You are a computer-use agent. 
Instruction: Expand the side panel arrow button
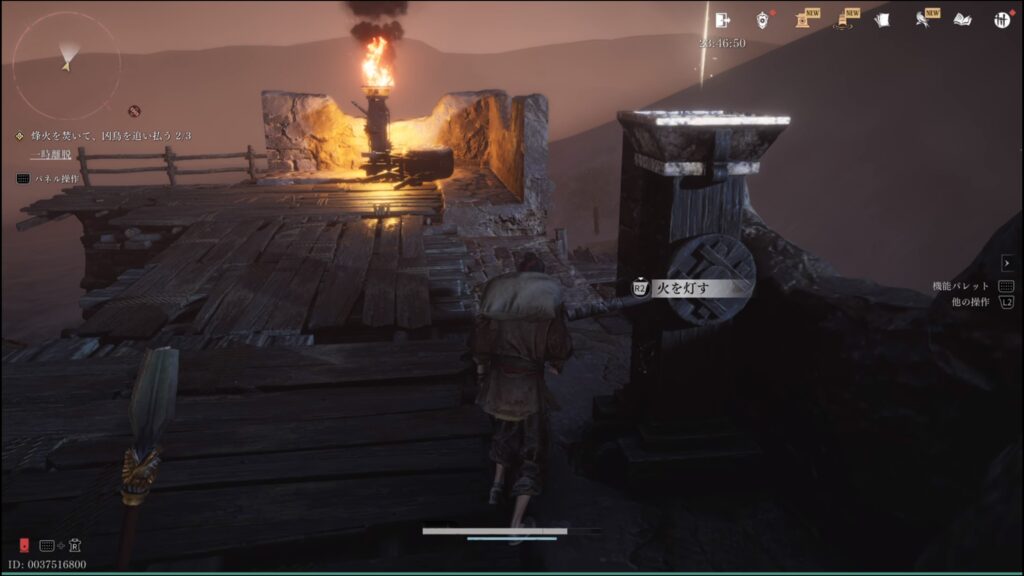pos(1007,263)
